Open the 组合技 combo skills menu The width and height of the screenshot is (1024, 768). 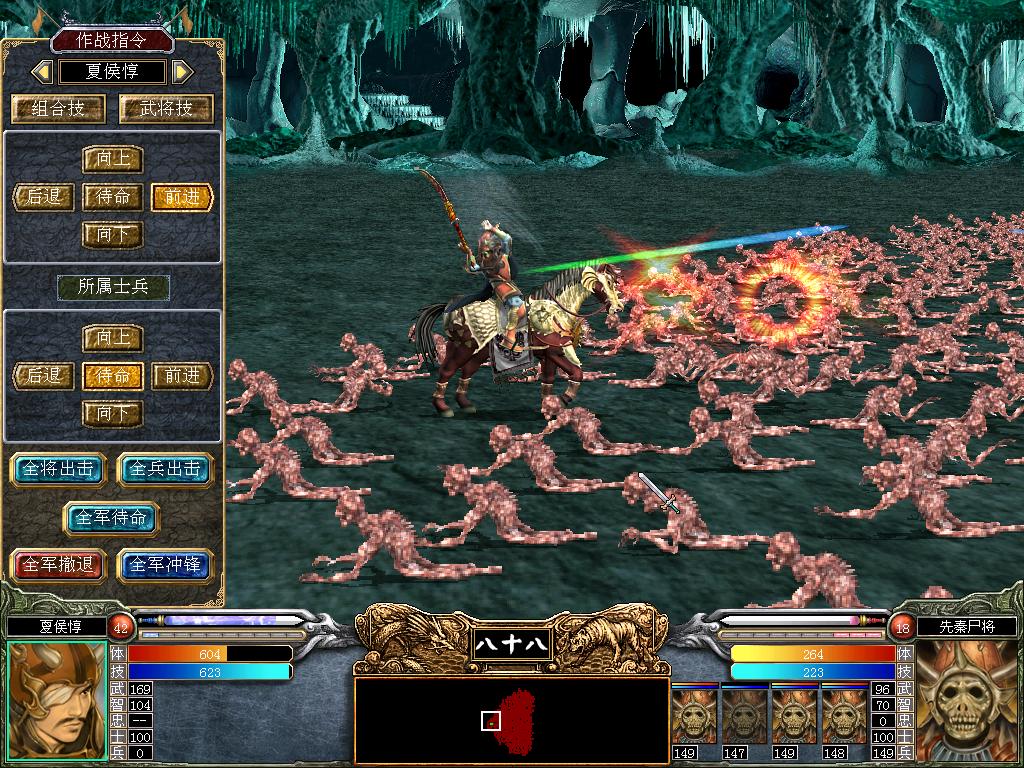tap(59, 108)
